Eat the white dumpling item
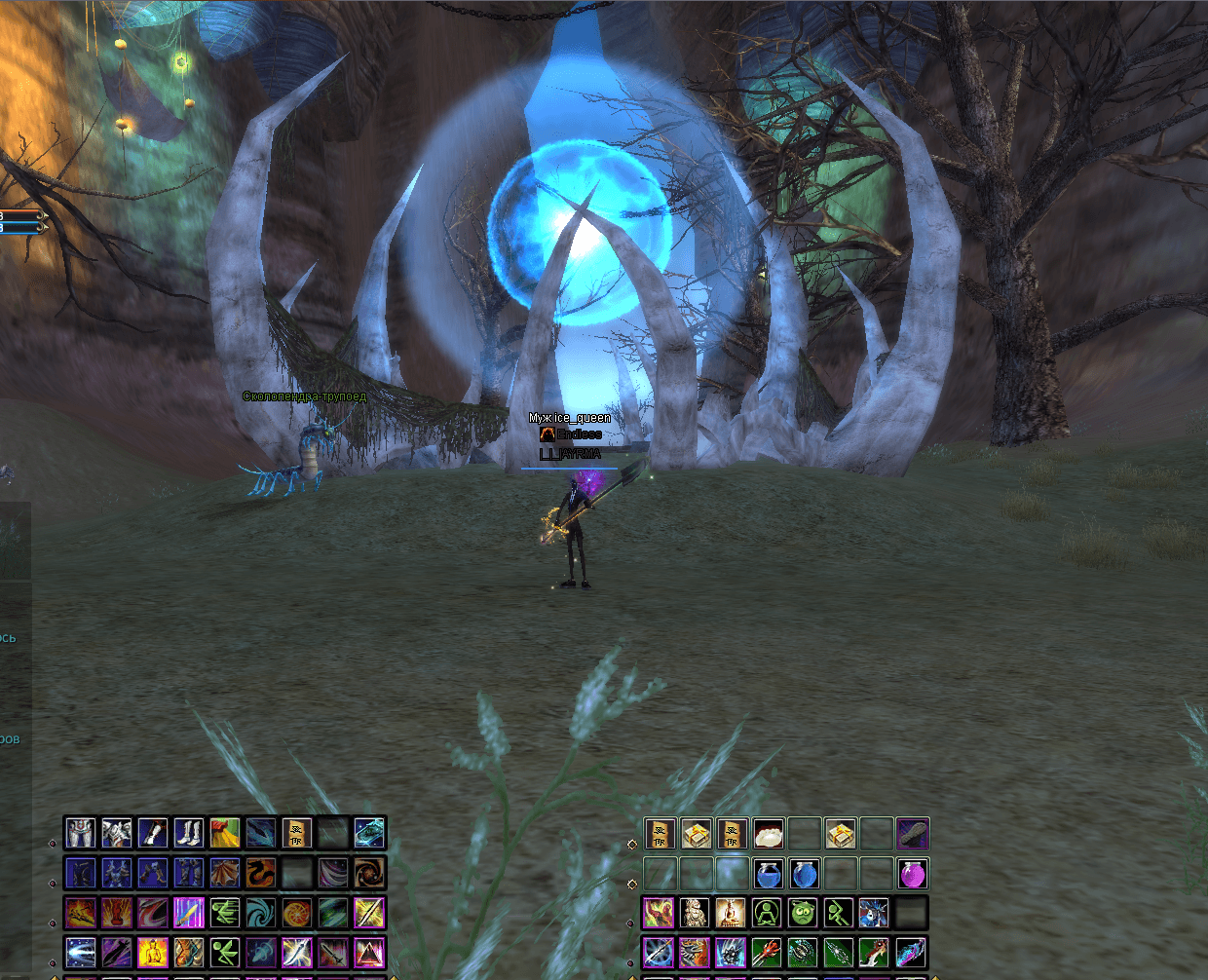This screenshot has width=1208, height=980. 769,834
